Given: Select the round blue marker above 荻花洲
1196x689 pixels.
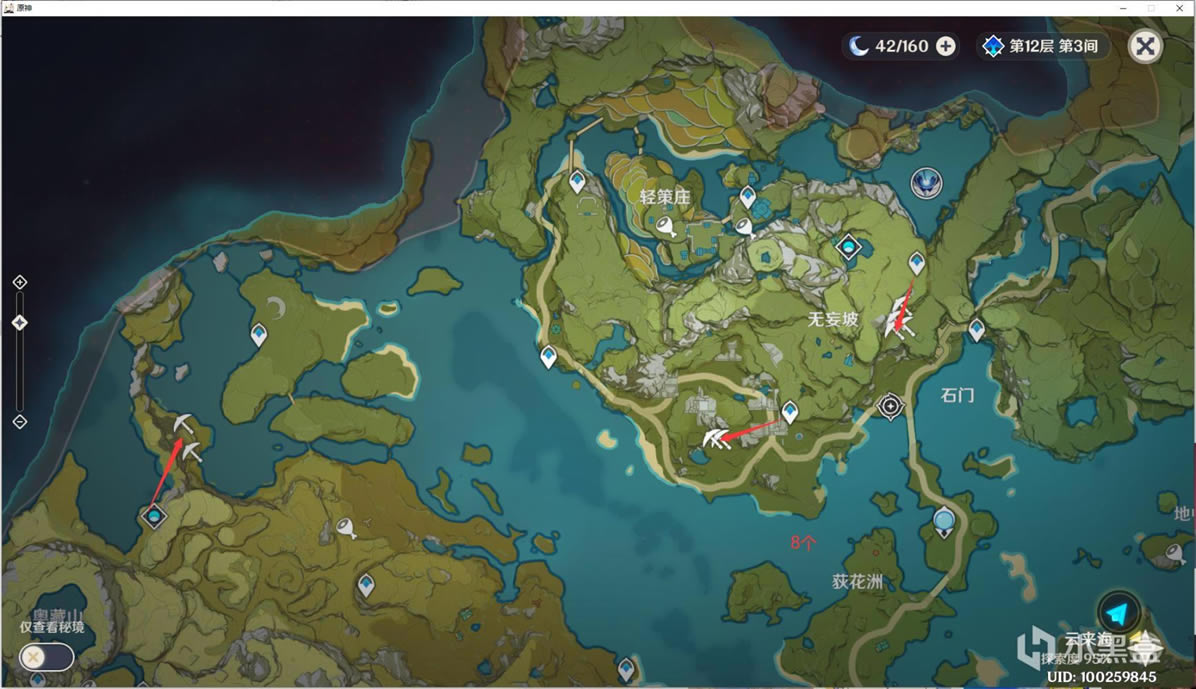Looking at the screenshot, I should point(944,520).
